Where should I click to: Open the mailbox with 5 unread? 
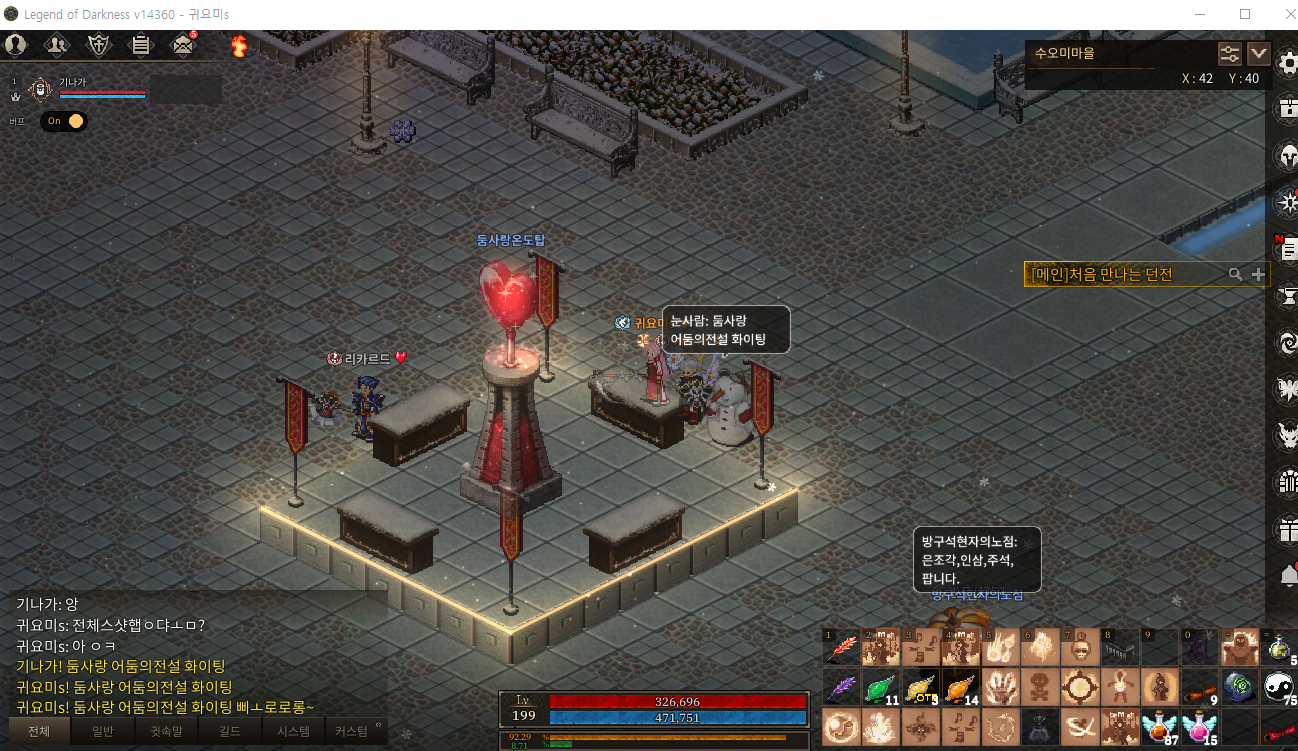point(182,44)
